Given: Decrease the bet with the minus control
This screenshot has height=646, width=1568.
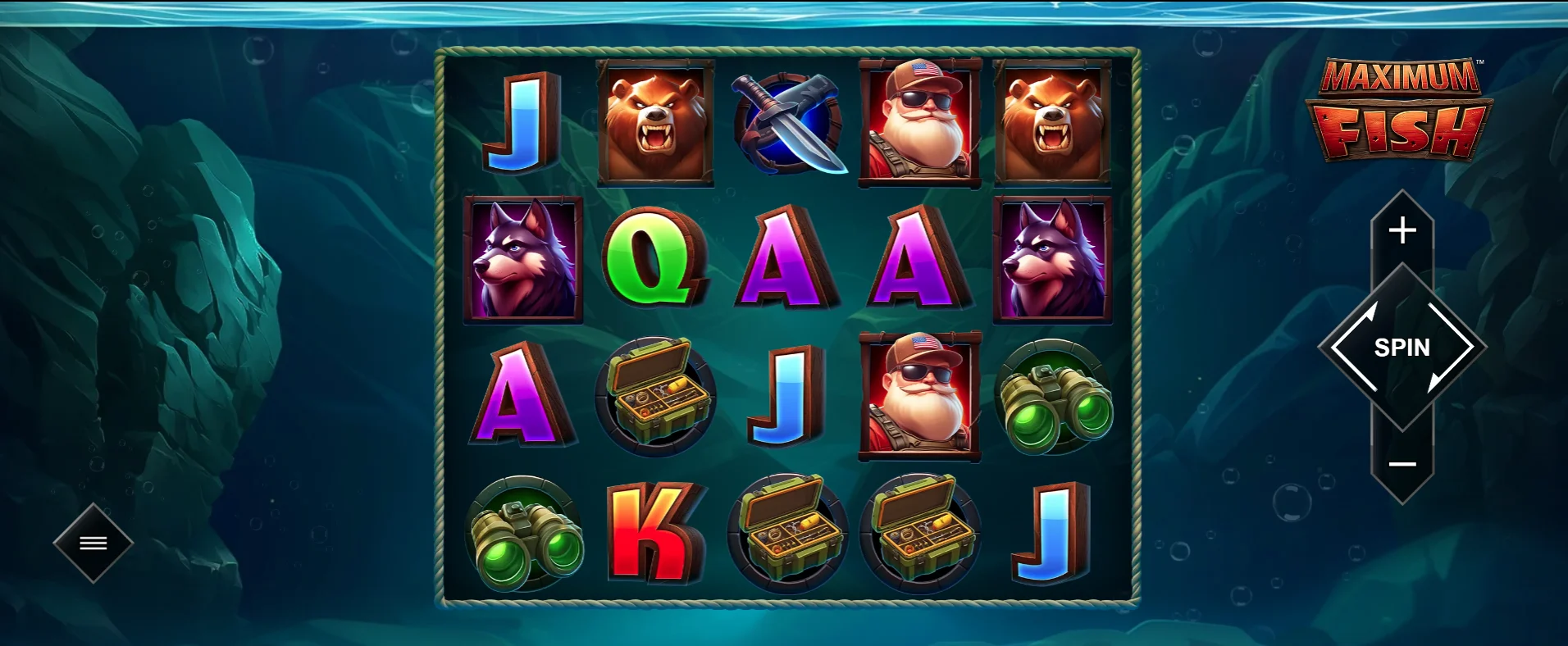Looking at the screenshot, I should pos(1402,463).
